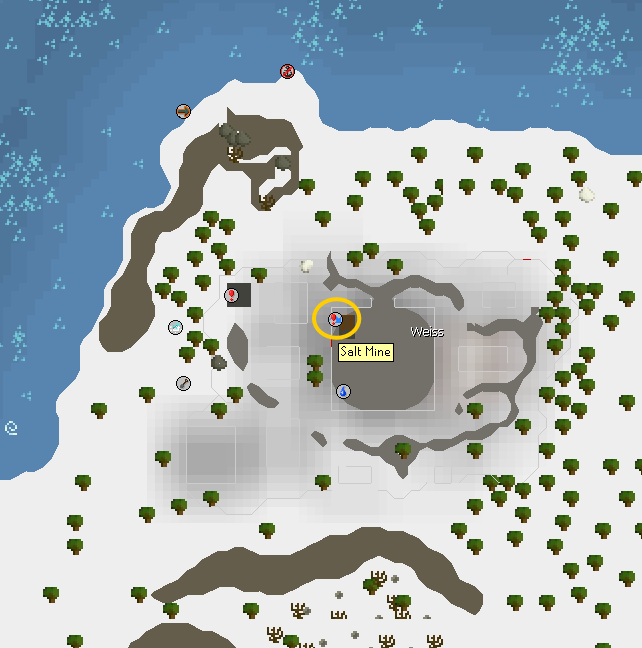The image size is (642, 648).
Task: Select the blue water droplet map icon
Action: coord(343,391)
